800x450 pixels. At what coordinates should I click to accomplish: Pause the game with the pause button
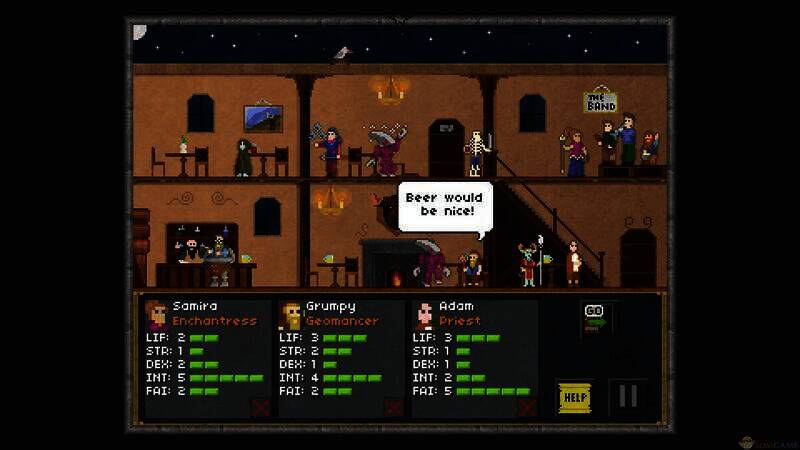(628, 396)
